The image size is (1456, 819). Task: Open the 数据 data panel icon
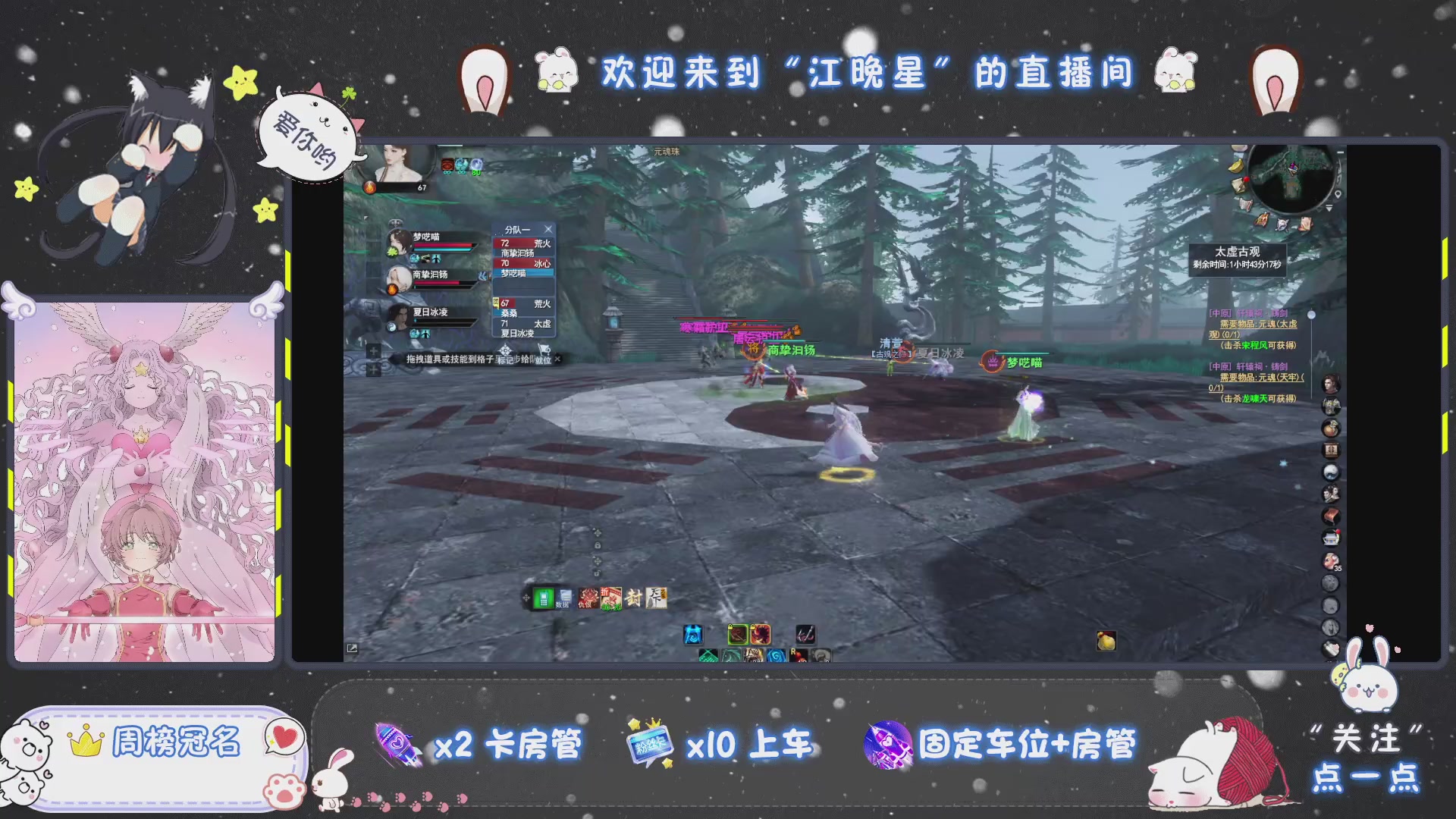pyautogui.click(x=565, y=598)
